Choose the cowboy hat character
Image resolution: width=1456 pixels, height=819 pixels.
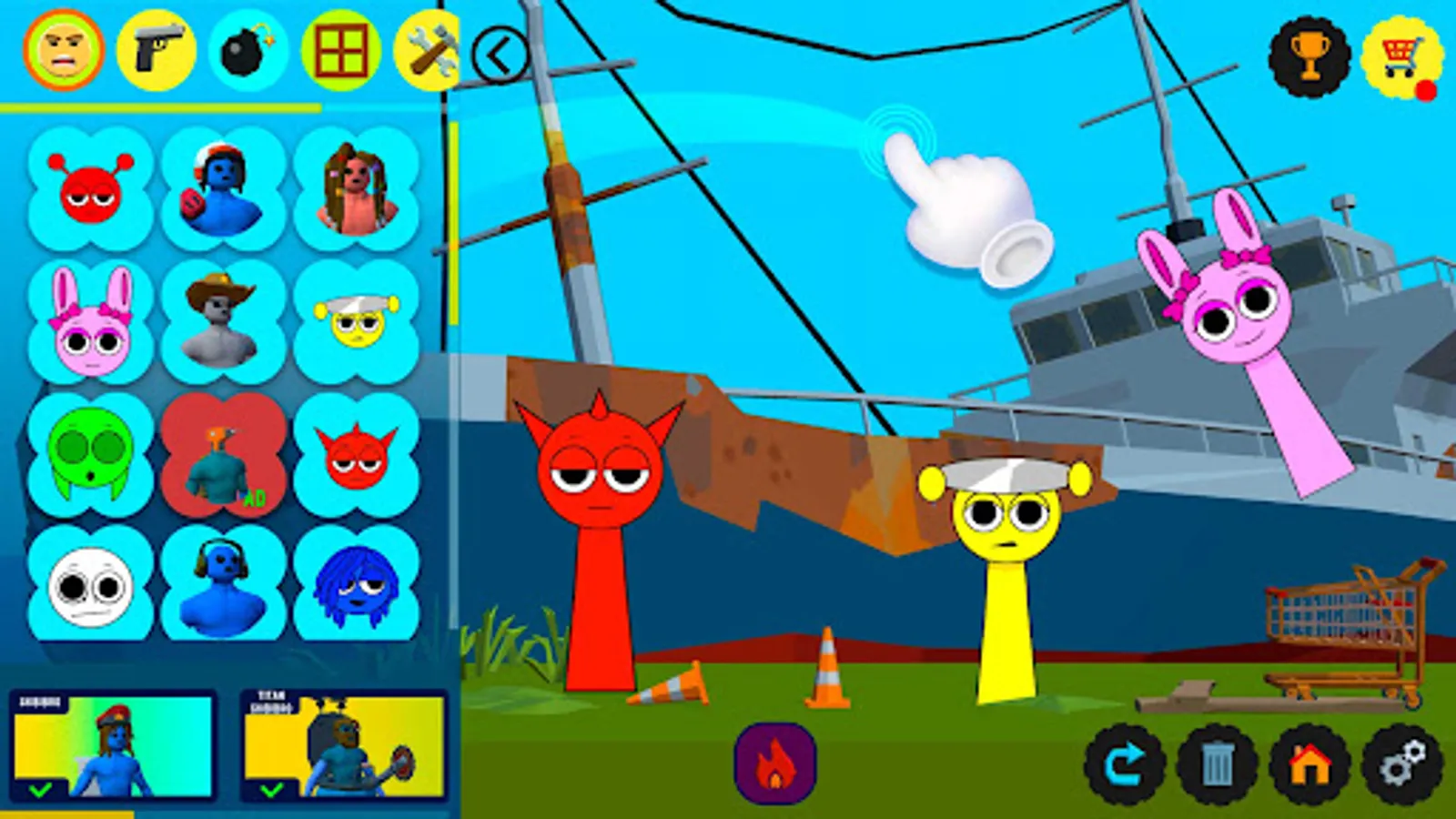[217, 320]
